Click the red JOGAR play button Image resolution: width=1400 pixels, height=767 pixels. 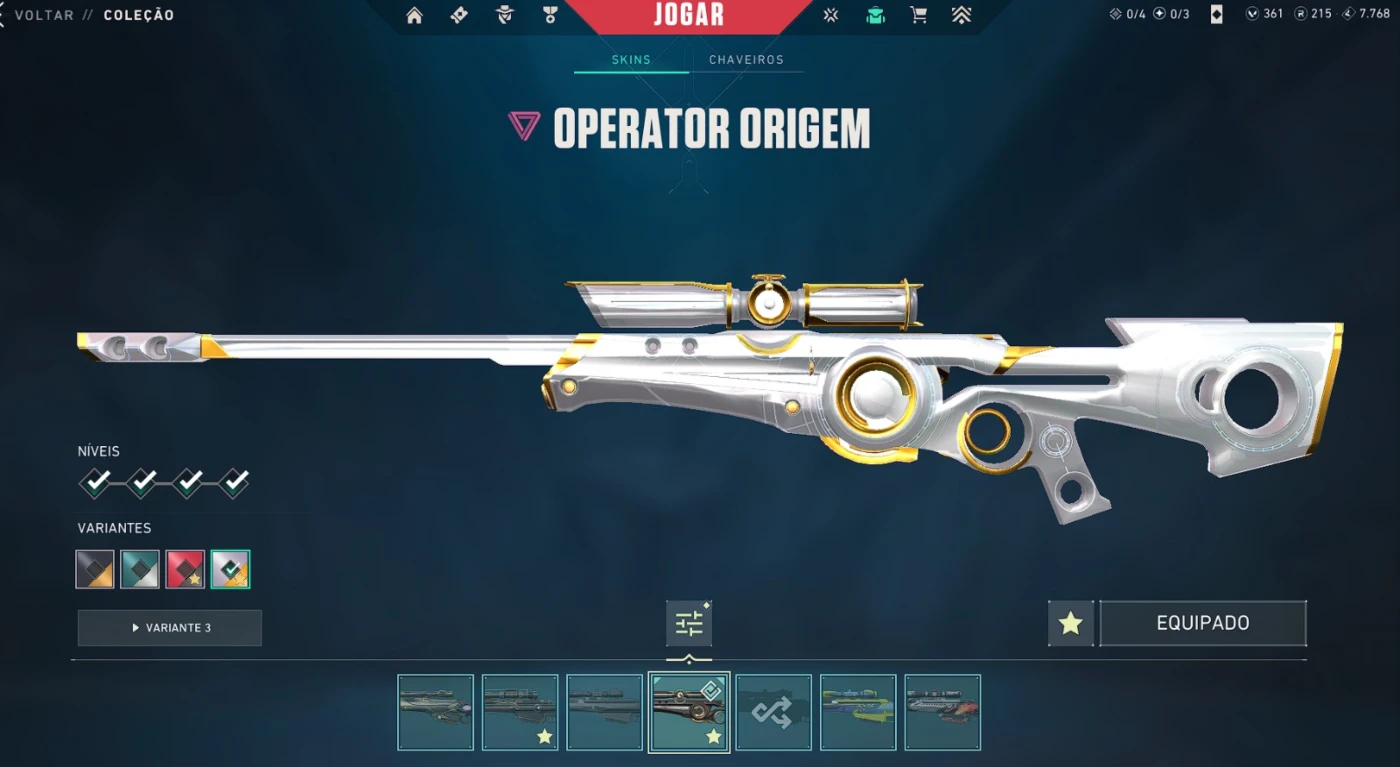click(x=688, y=16)
